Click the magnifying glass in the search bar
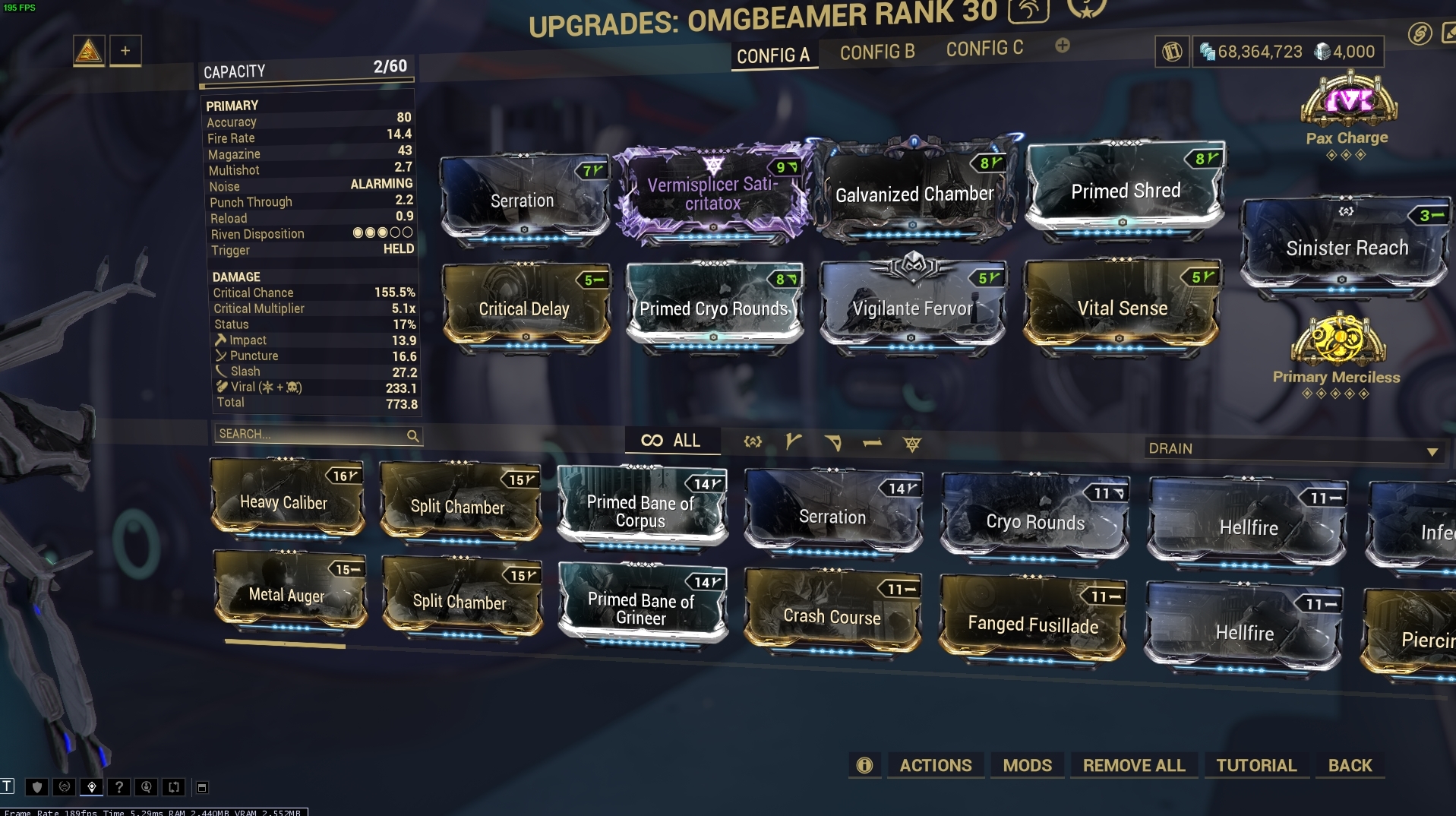 point(413,436)
